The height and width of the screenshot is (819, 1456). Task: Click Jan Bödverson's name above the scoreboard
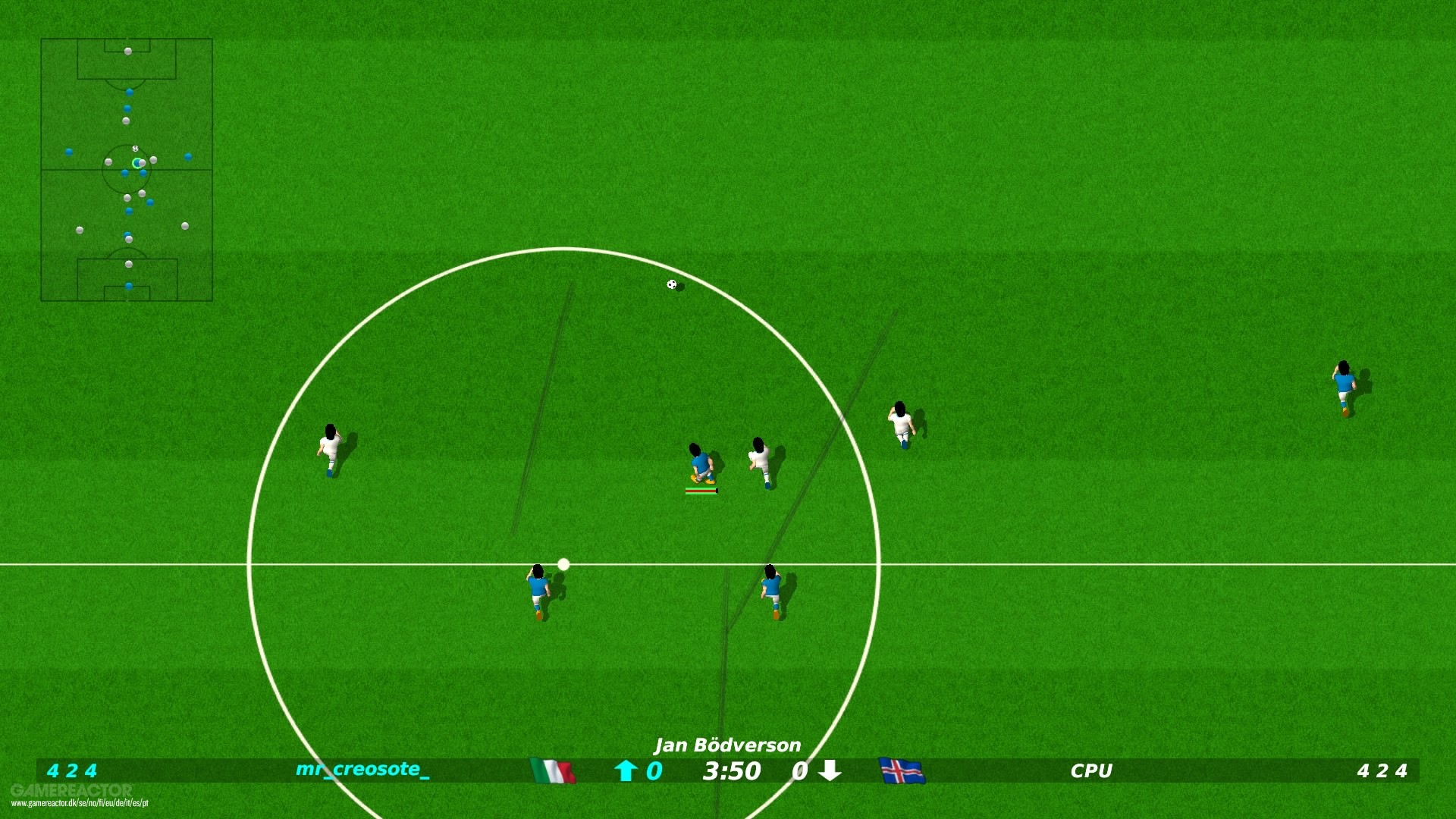[727, 746]
